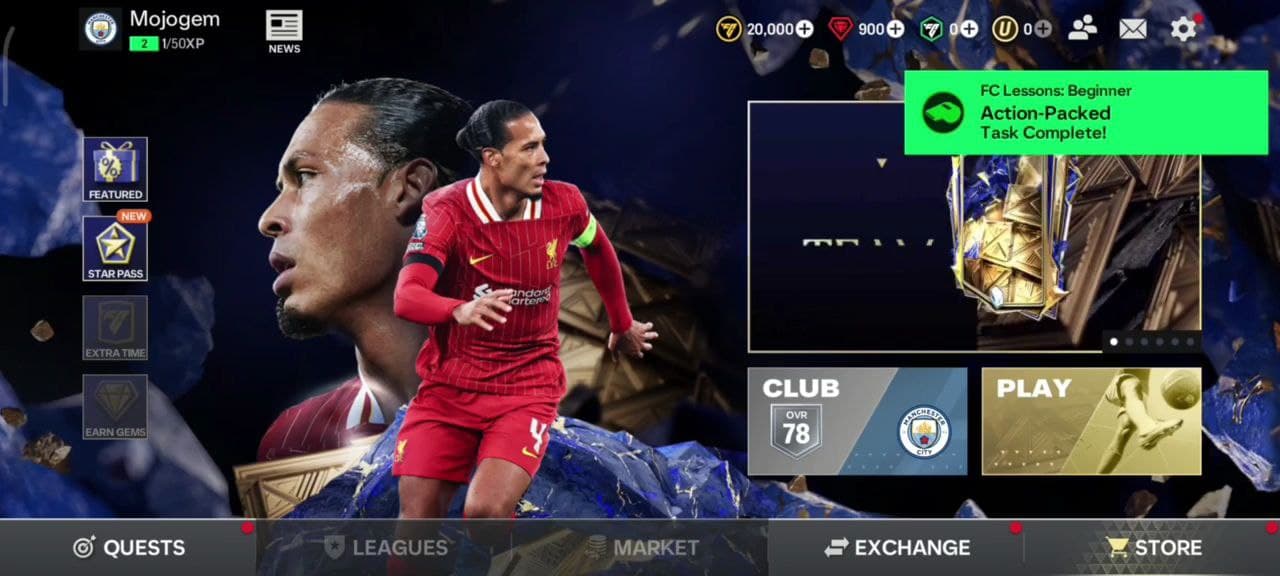Open the Star Pass

point(115,248)
